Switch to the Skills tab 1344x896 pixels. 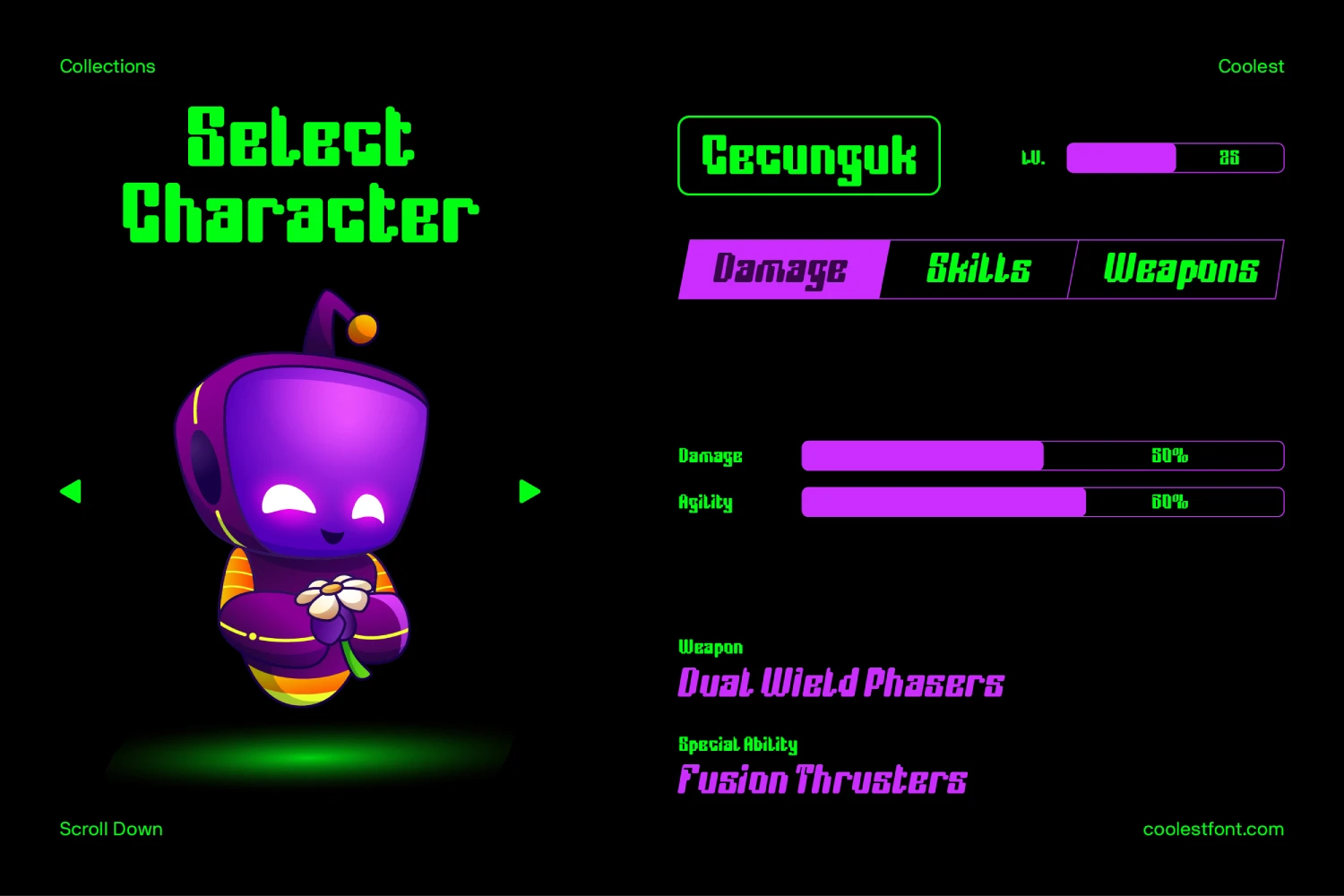point(978,269)
